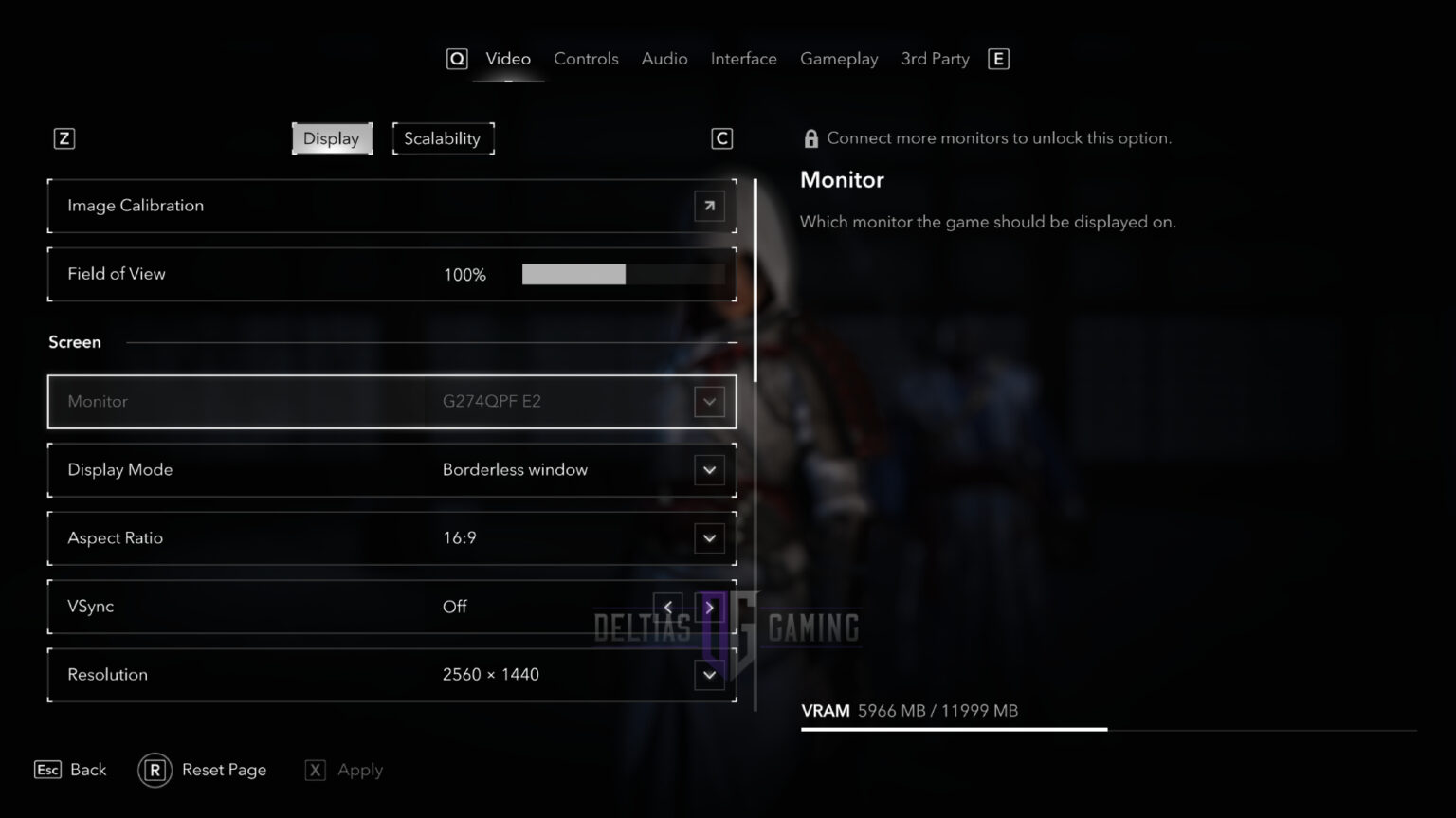
Task: Apply the current video settings
Action: 357,770
